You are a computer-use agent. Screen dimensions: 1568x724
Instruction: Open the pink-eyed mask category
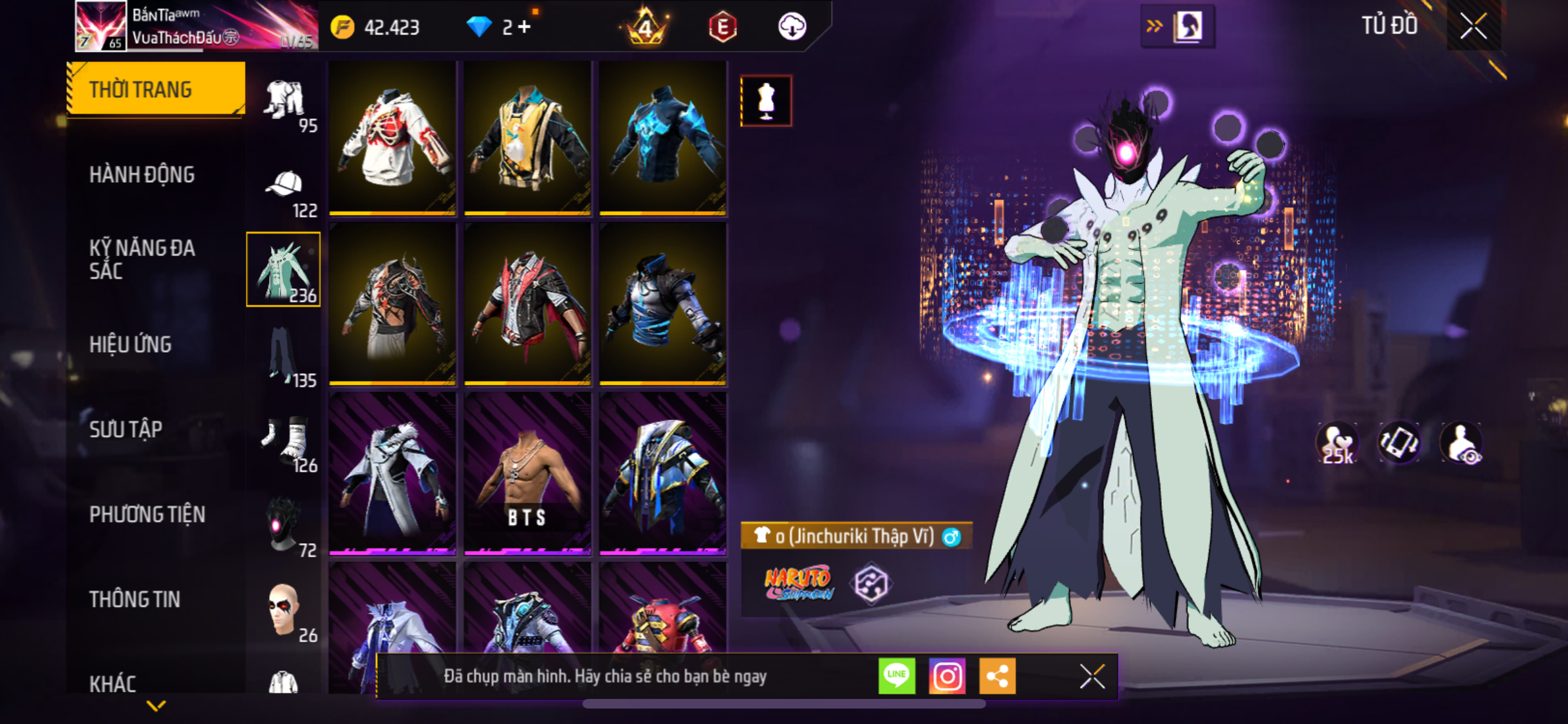point(284,526)
